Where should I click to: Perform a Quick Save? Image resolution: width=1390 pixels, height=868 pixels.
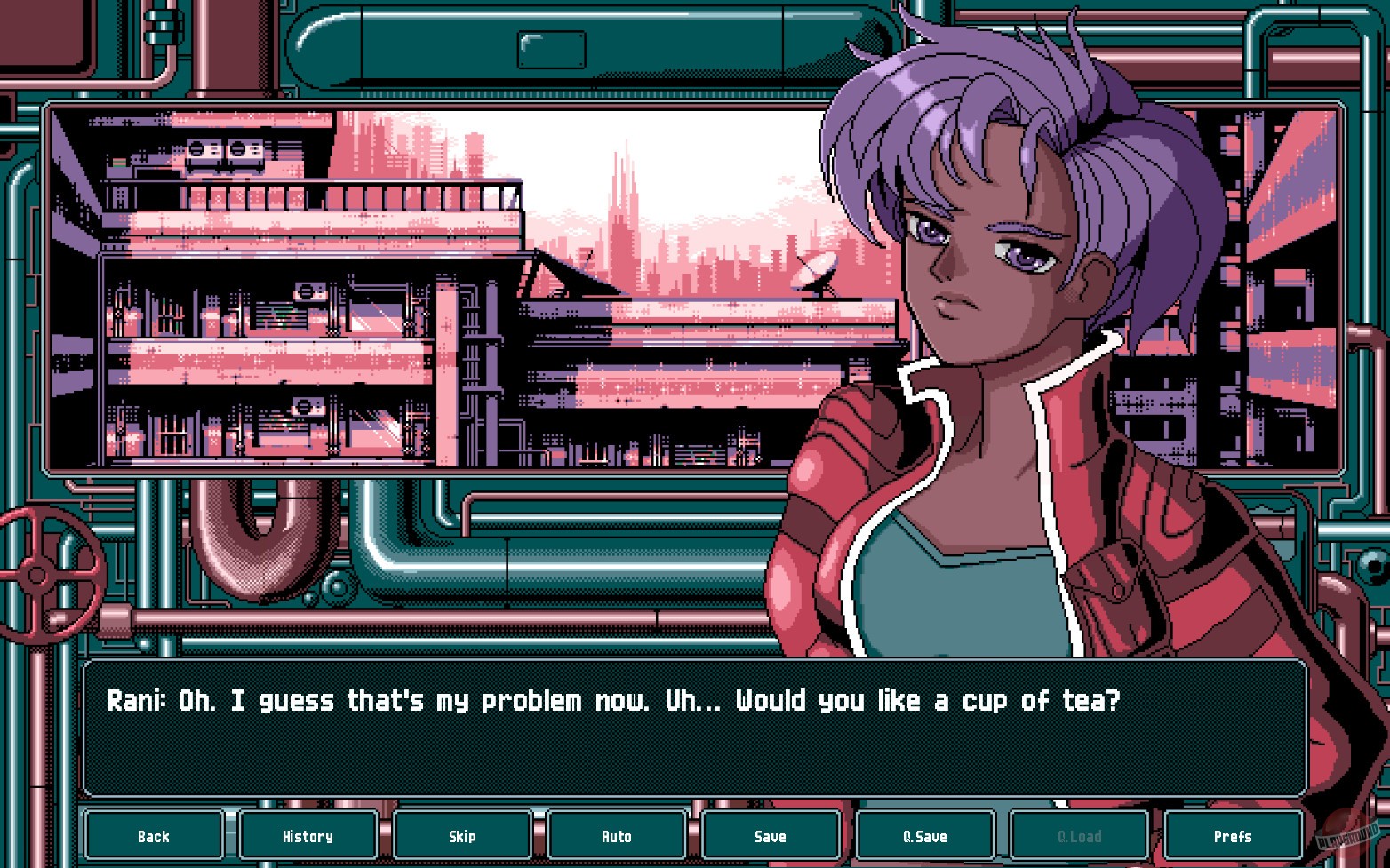pos(925,836)
